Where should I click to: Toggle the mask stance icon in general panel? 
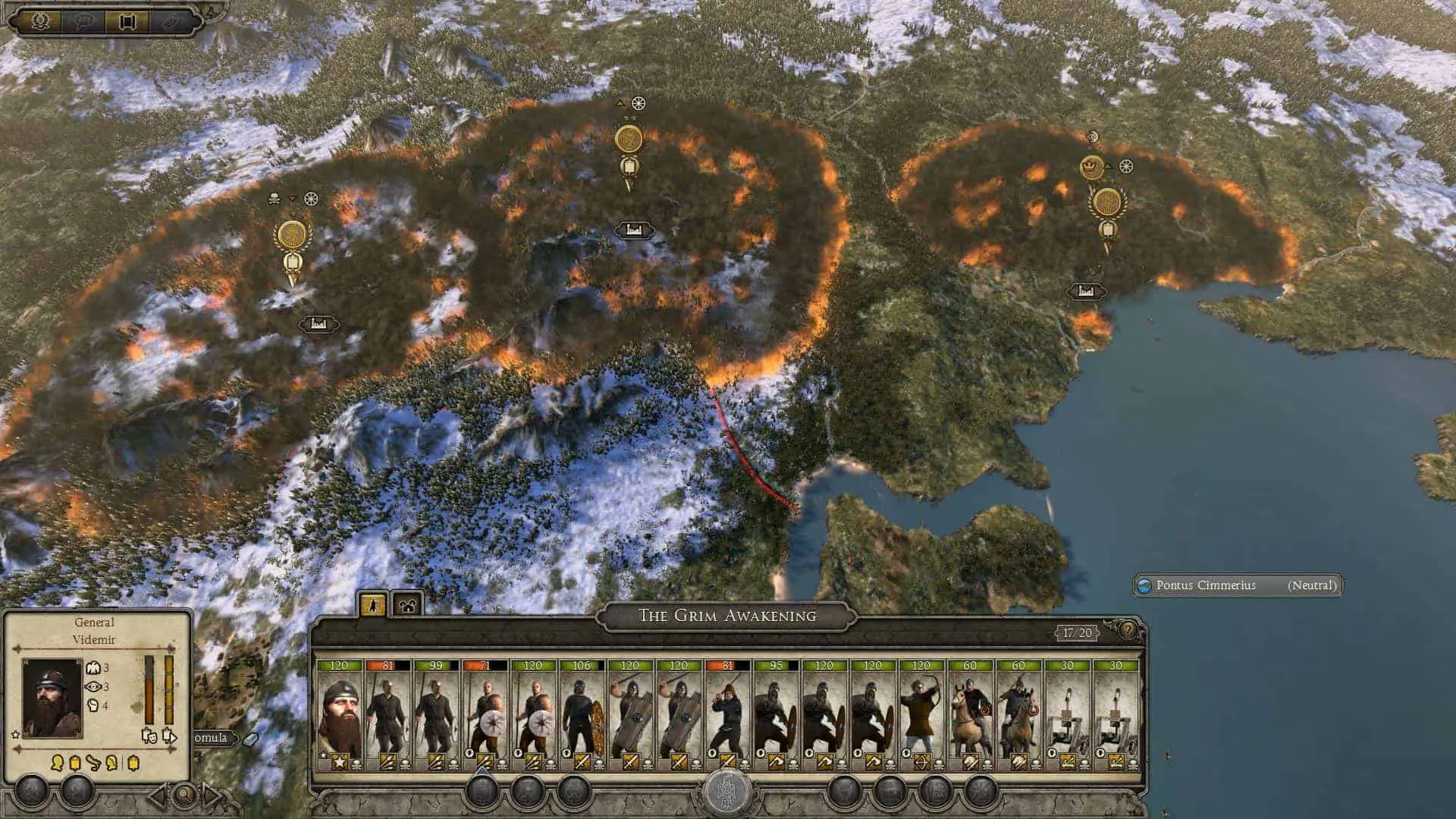click(150, 736)
